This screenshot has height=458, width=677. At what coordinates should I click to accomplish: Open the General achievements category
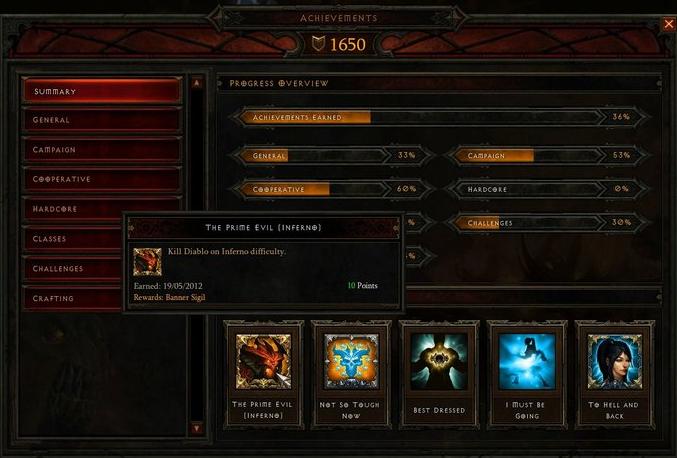(101, 120)
